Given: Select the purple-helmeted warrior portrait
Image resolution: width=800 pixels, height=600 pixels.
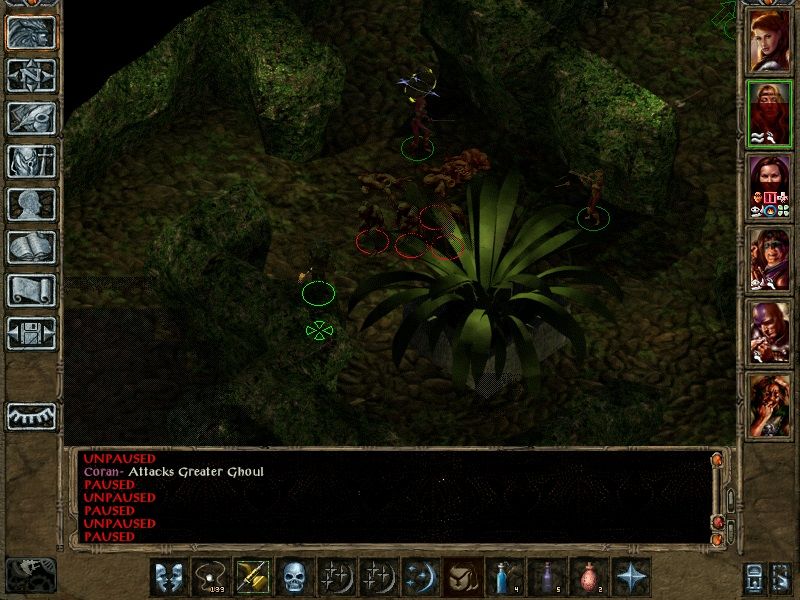Looking at the screenshot, I should point(769,333).
